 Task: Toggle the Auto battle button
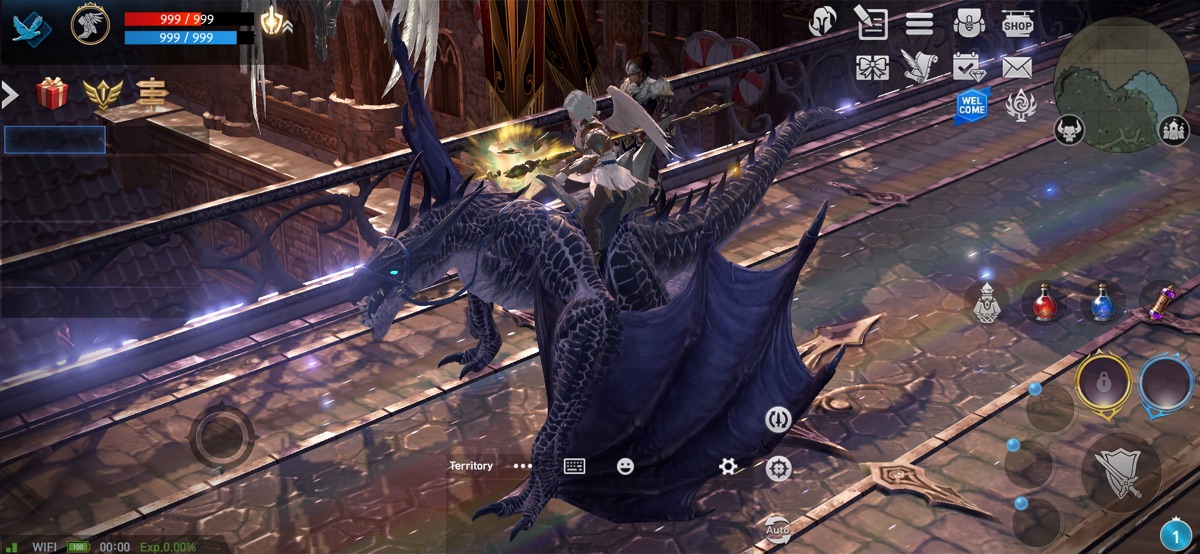(777, 527)
